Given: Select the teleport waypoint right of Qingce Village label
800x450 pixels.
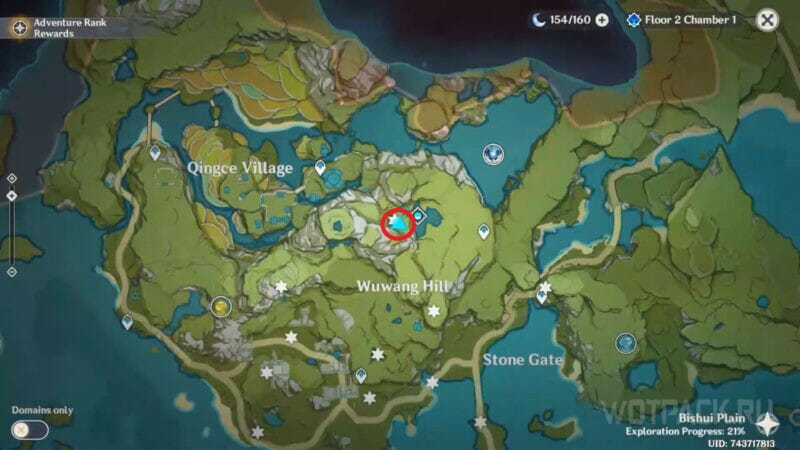Looking at the screenshot, I should point(320,168).
